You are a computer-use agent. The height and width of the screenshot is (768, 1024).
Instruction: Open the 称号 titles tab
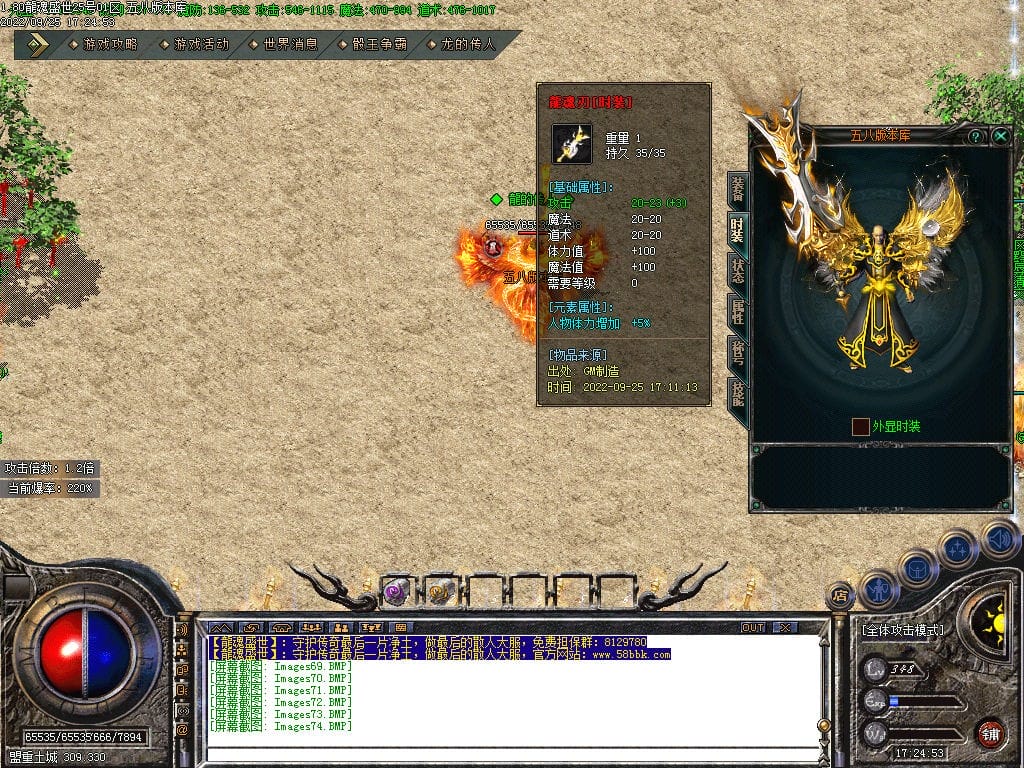(737, 353)
